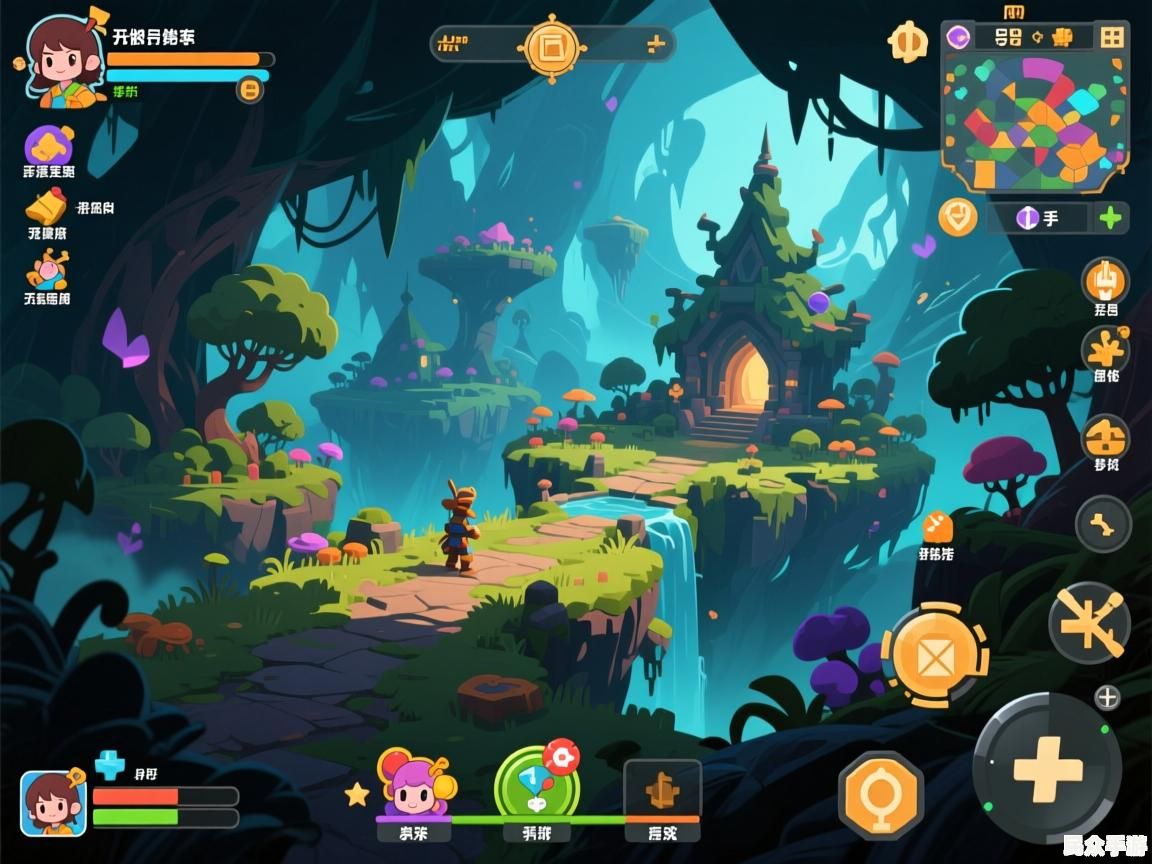Image resolution: width=1152 pixels, height=864 pixels.
Task: Select the purple gem icon above minimap
Action: pos(958,37)
